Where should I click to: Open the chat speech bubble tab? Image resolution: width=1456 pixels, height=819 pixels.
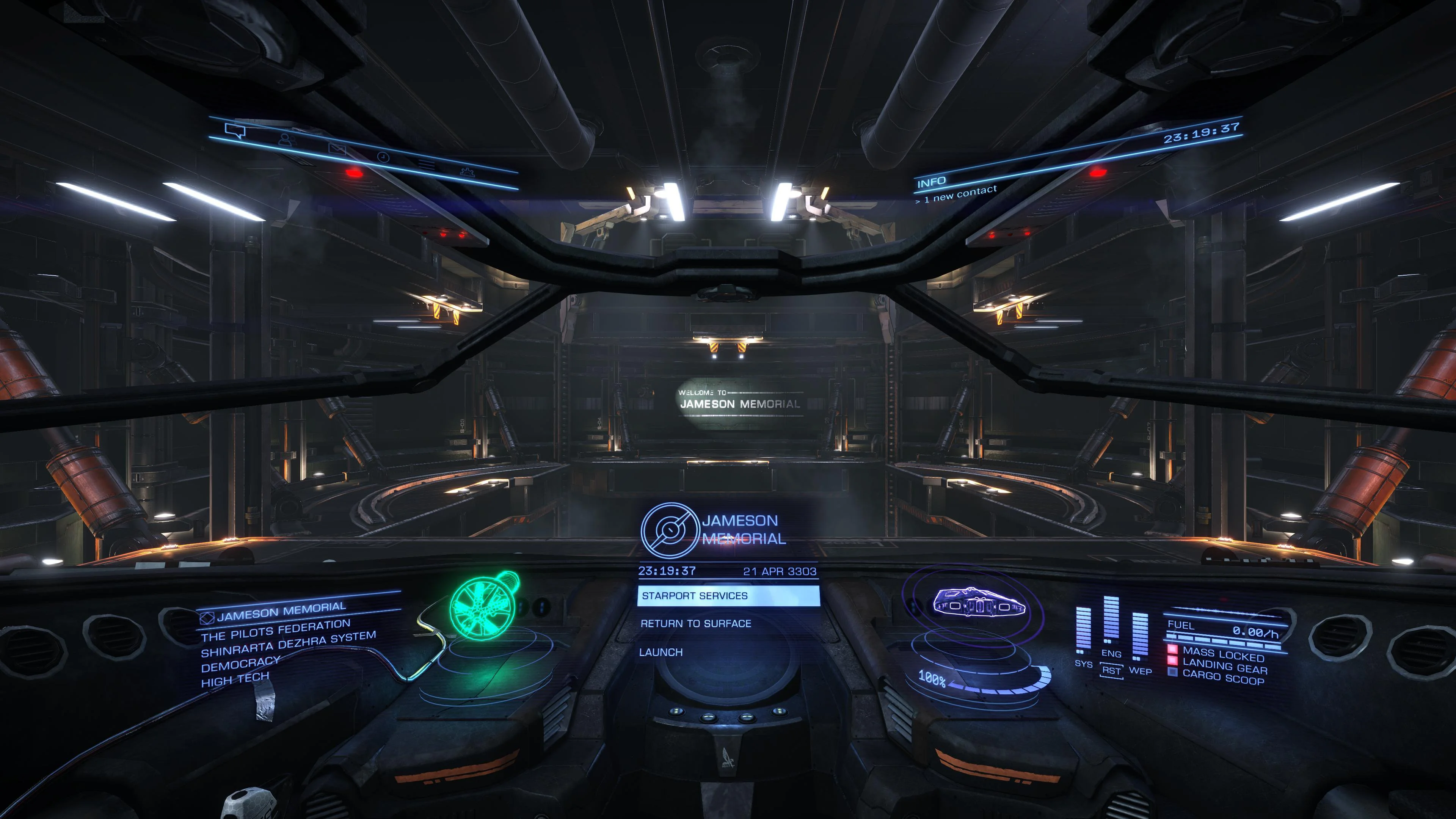(235, 131)
